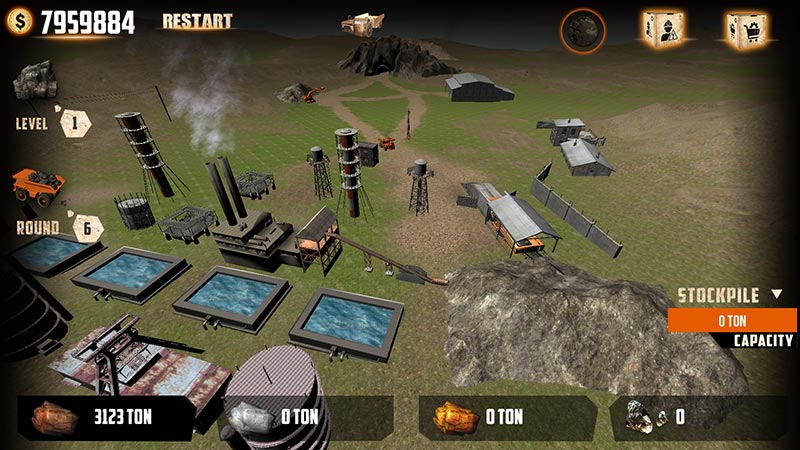Select the grey rock pile level icon
The image size is (800, 450).
35,79
